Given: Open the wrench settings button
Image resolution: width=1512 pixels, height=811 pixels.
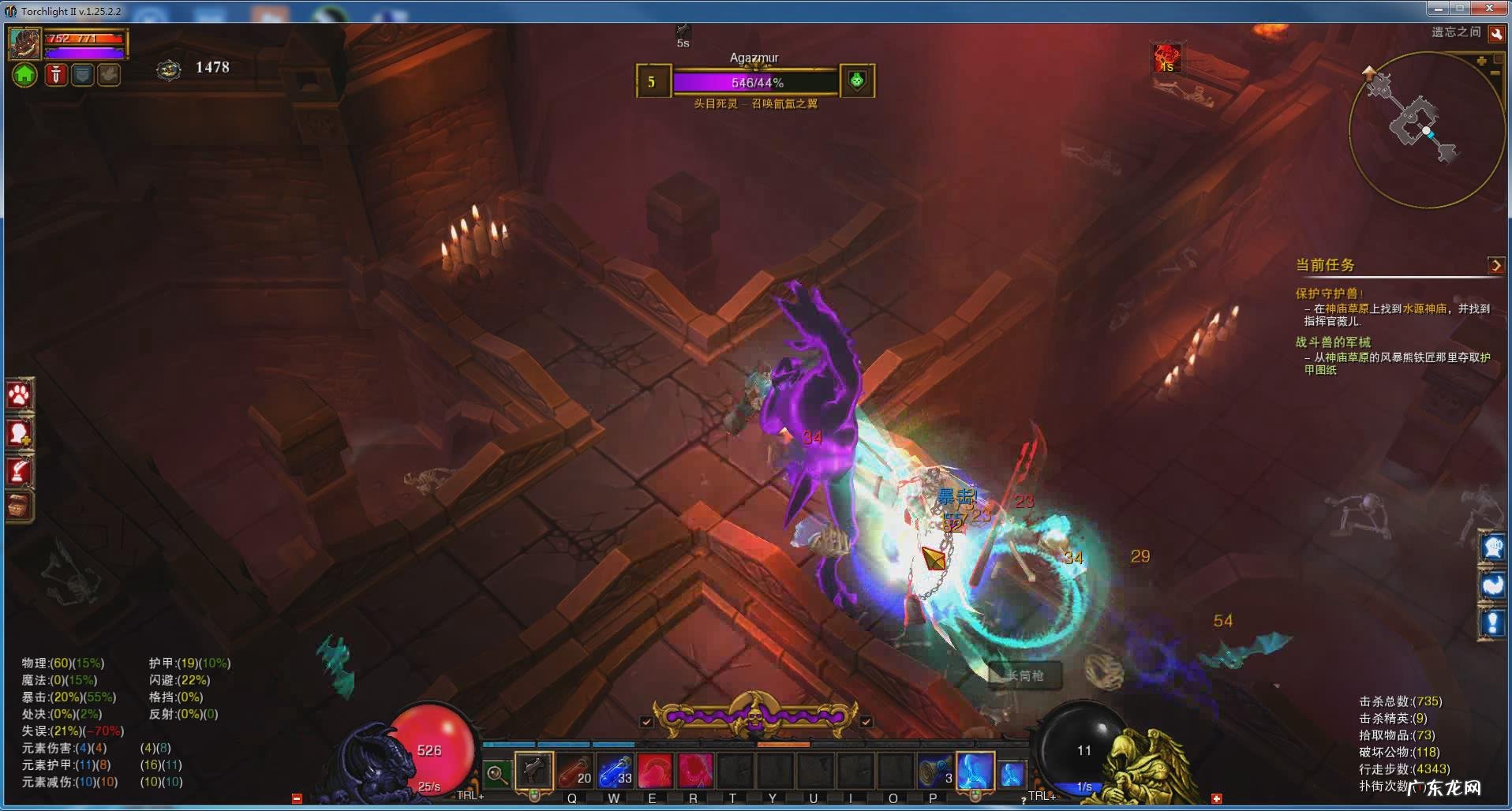Looking at the screenshot, I should (x=1495, y=34).
